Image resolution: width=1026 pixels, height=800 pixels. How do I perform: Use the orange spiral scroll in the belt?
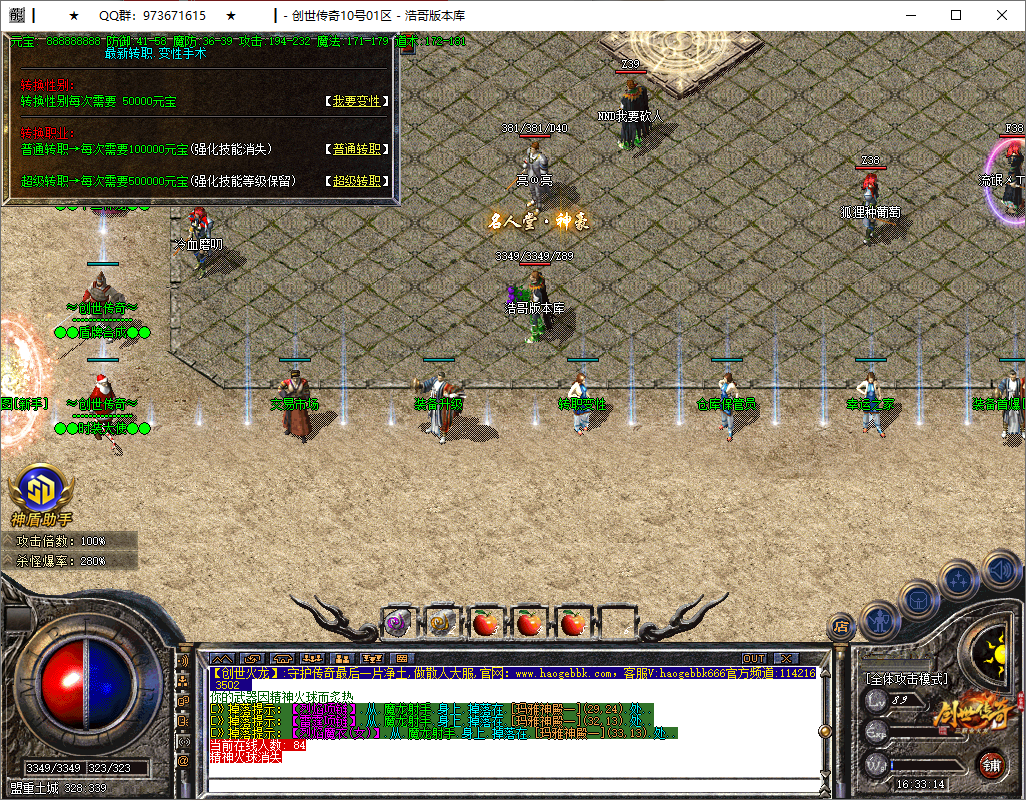coord(441,623)
